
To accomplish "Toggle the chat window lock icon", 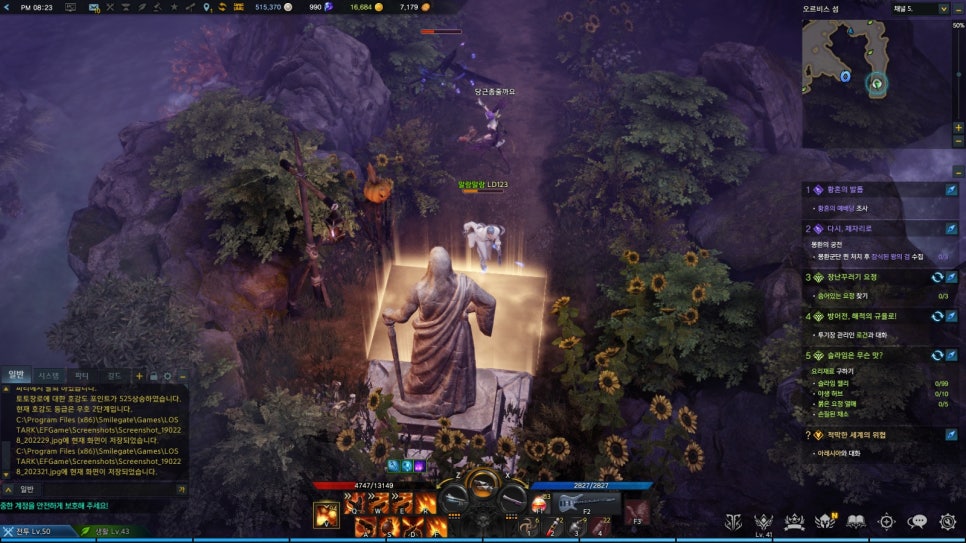I will [x=154, y=376].
